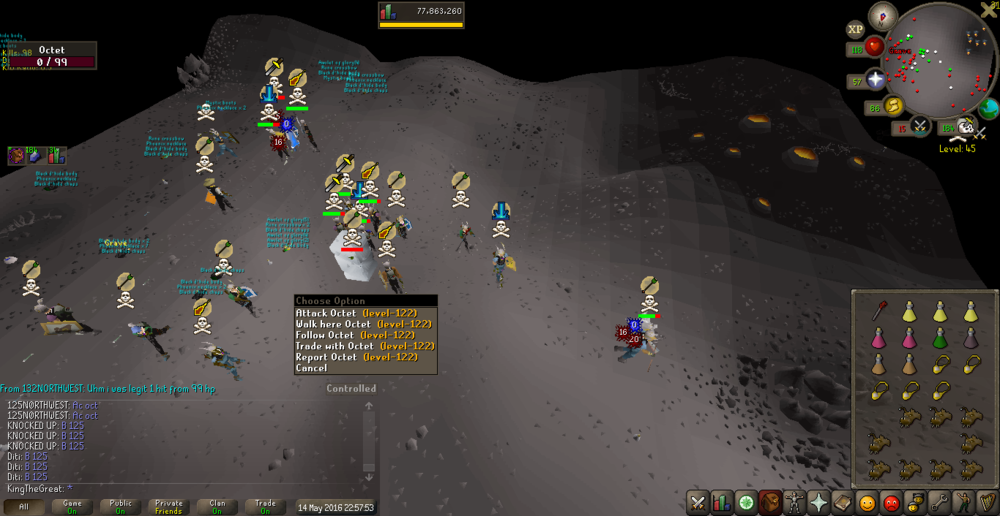Open the Prayer star tab

point(818,502)
